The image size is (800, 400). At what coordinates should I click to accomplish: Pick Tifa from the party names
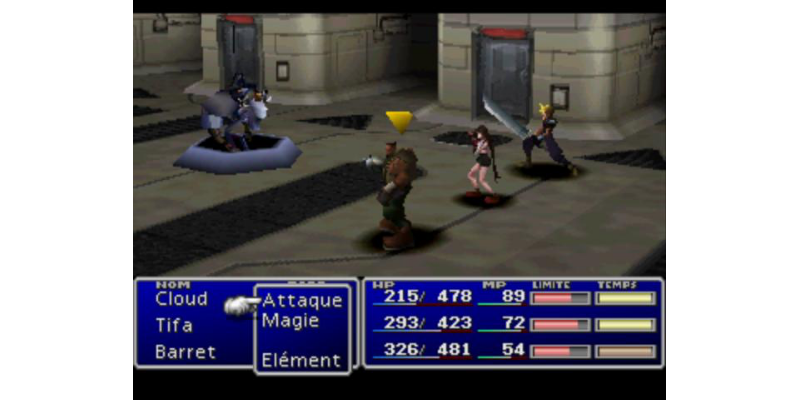174,325
